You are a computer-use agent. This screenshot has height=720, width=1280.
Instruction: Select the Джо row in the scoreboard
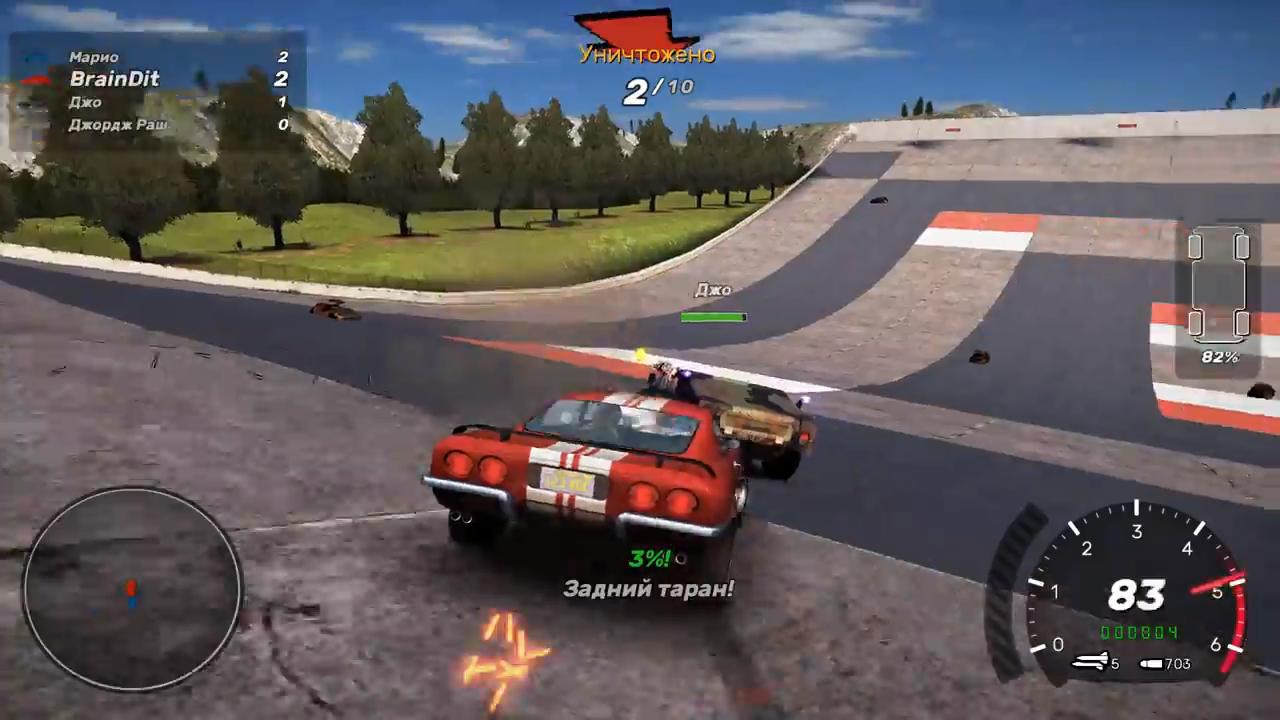tap(160, 102)
